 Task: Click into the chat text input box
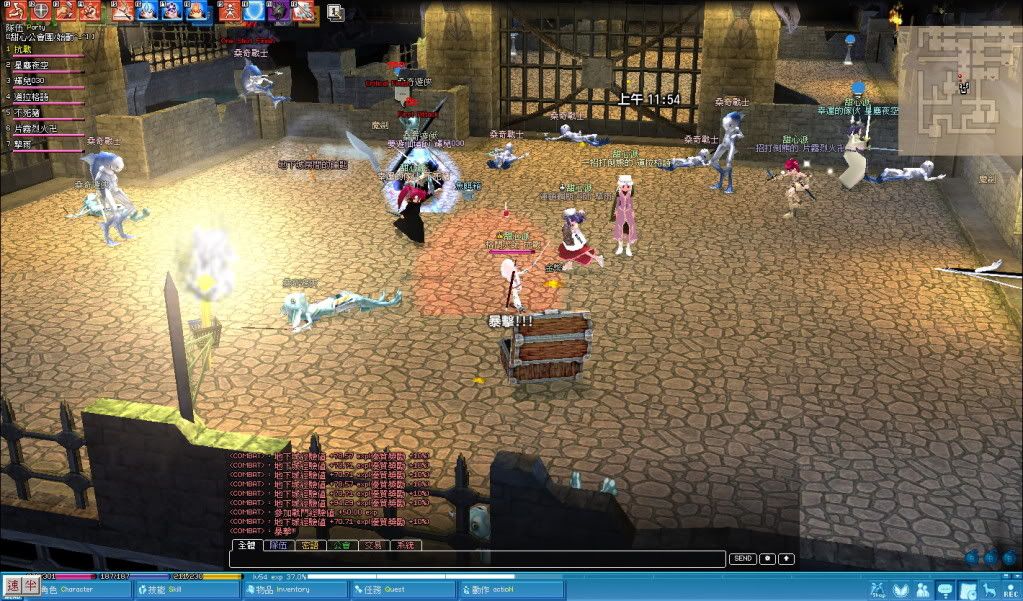click(x=478, y=559)
